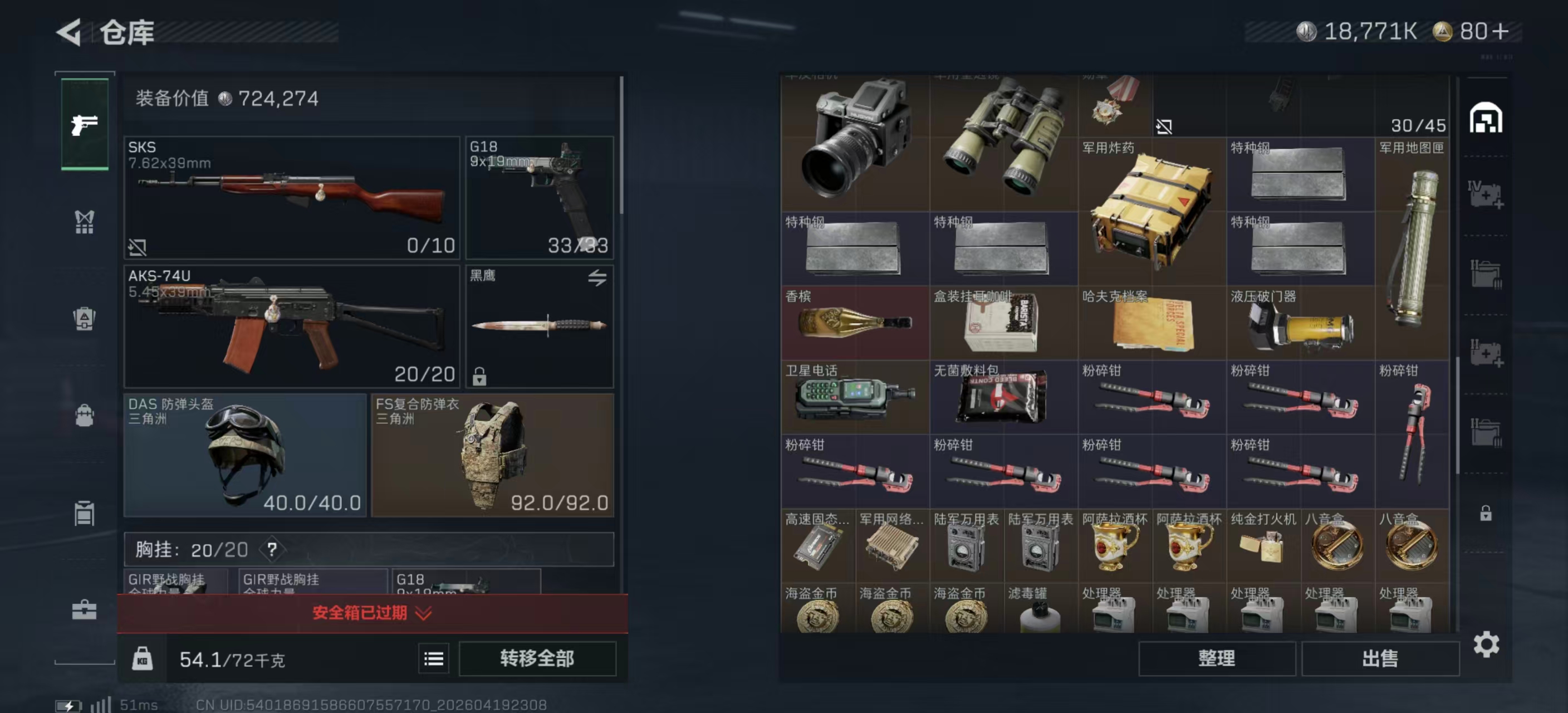1568x713 pixels.
Task: Expand the 安全箱已过期 red banner
Action: coord(372,613)
